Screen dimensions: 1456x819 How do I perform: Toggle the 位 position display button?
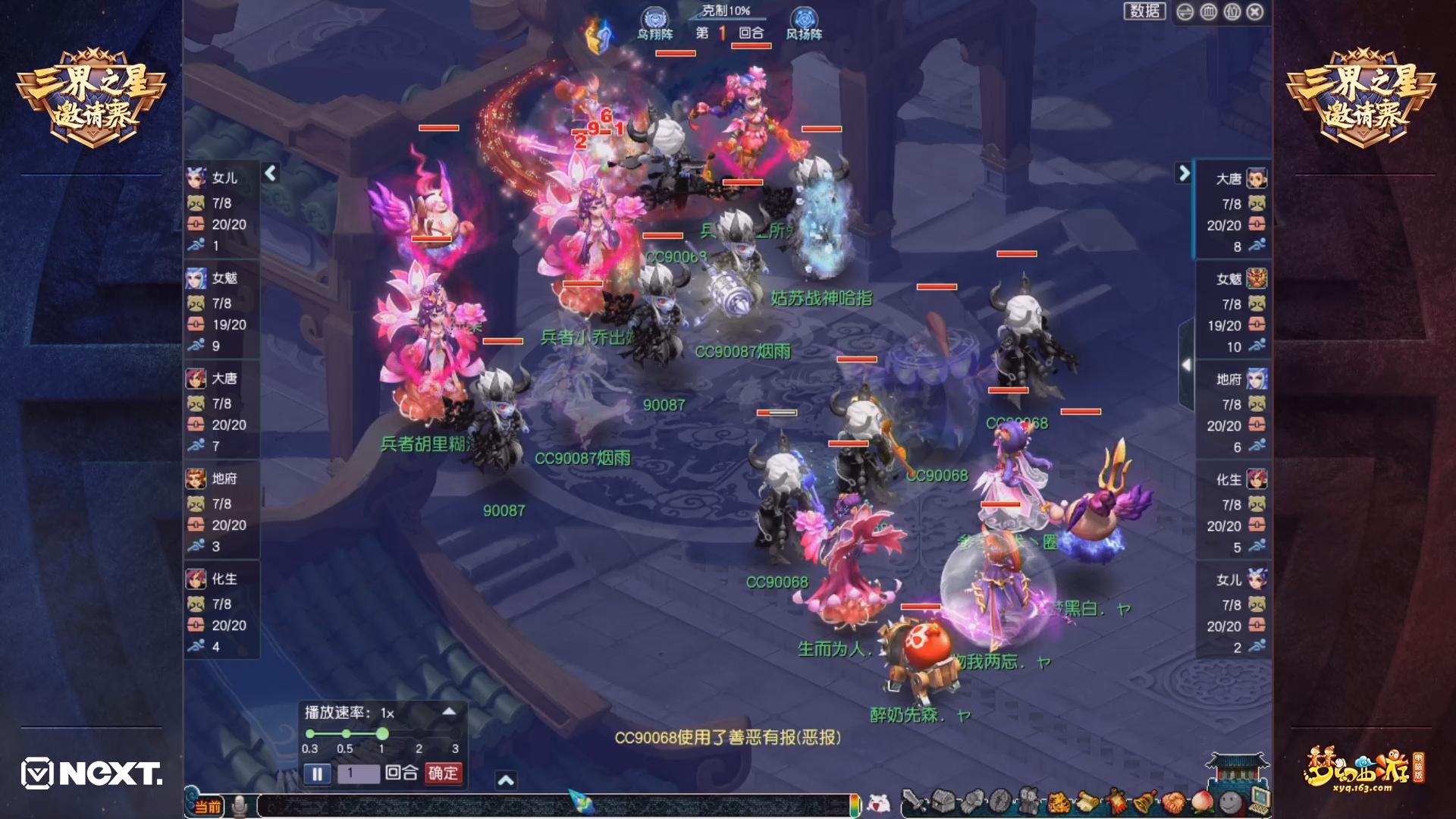click(x=1232, y=12)
